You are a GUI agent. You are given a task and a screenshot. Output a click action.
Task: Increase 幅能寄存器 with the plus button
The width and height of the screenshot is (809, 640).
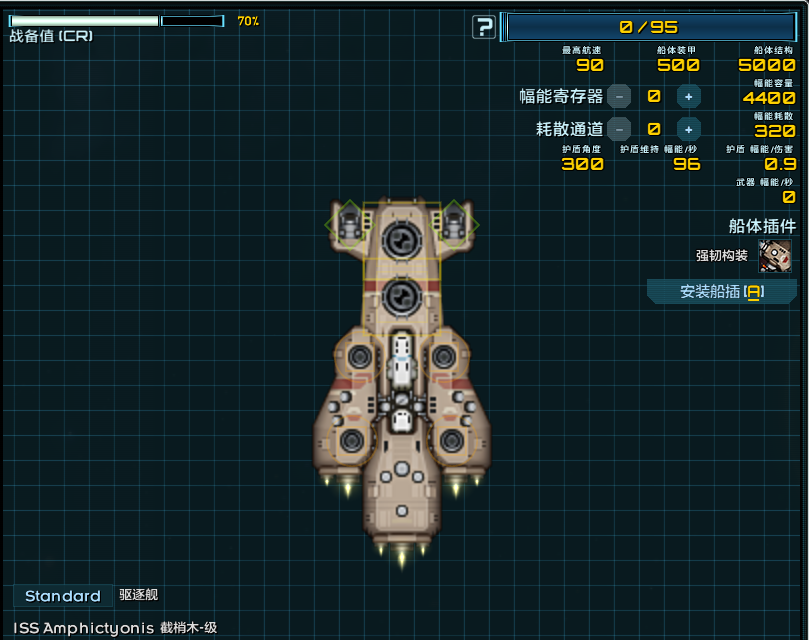coord(688,96)
